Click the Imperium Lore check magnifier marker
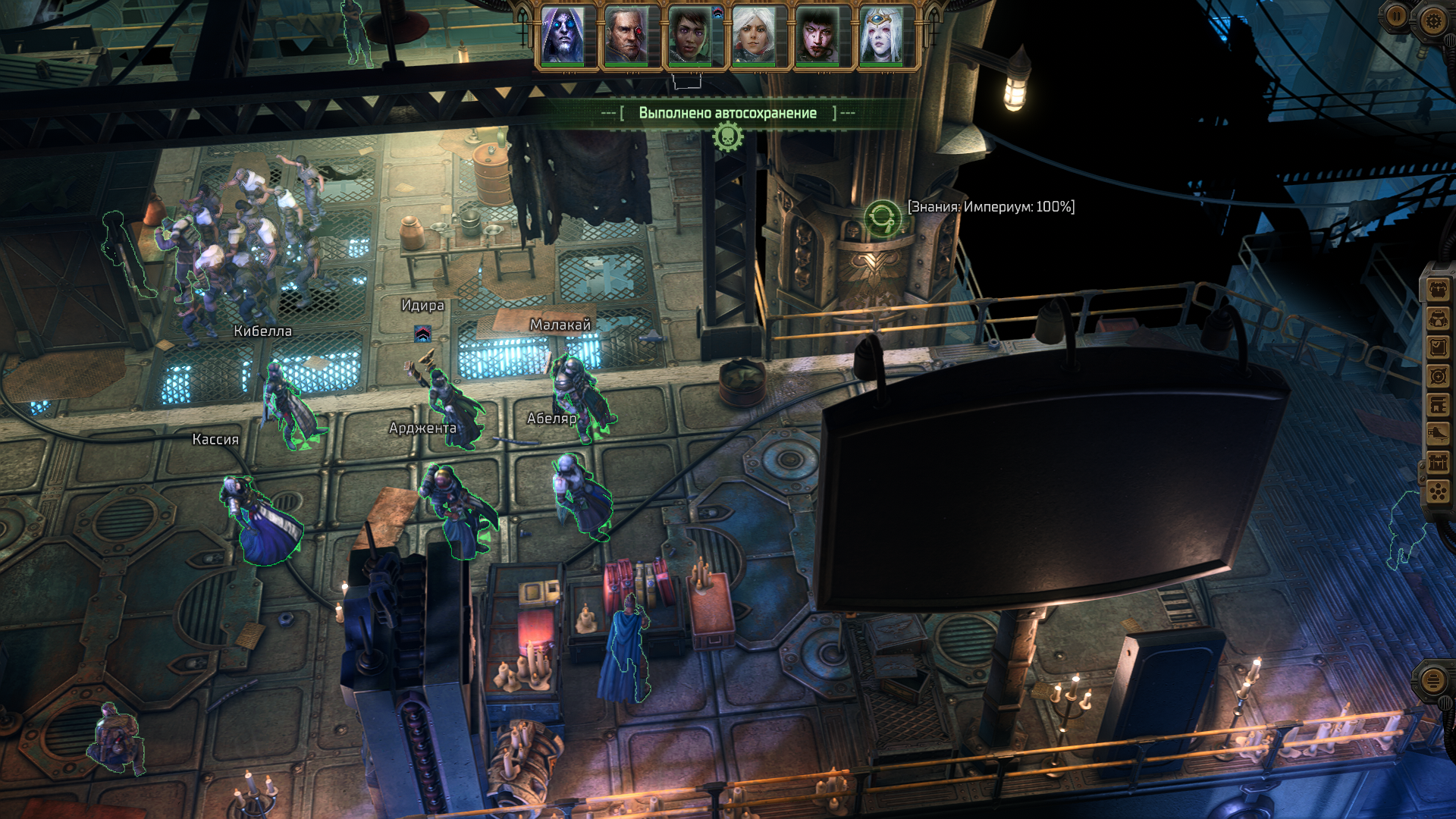 click(883, 219)
